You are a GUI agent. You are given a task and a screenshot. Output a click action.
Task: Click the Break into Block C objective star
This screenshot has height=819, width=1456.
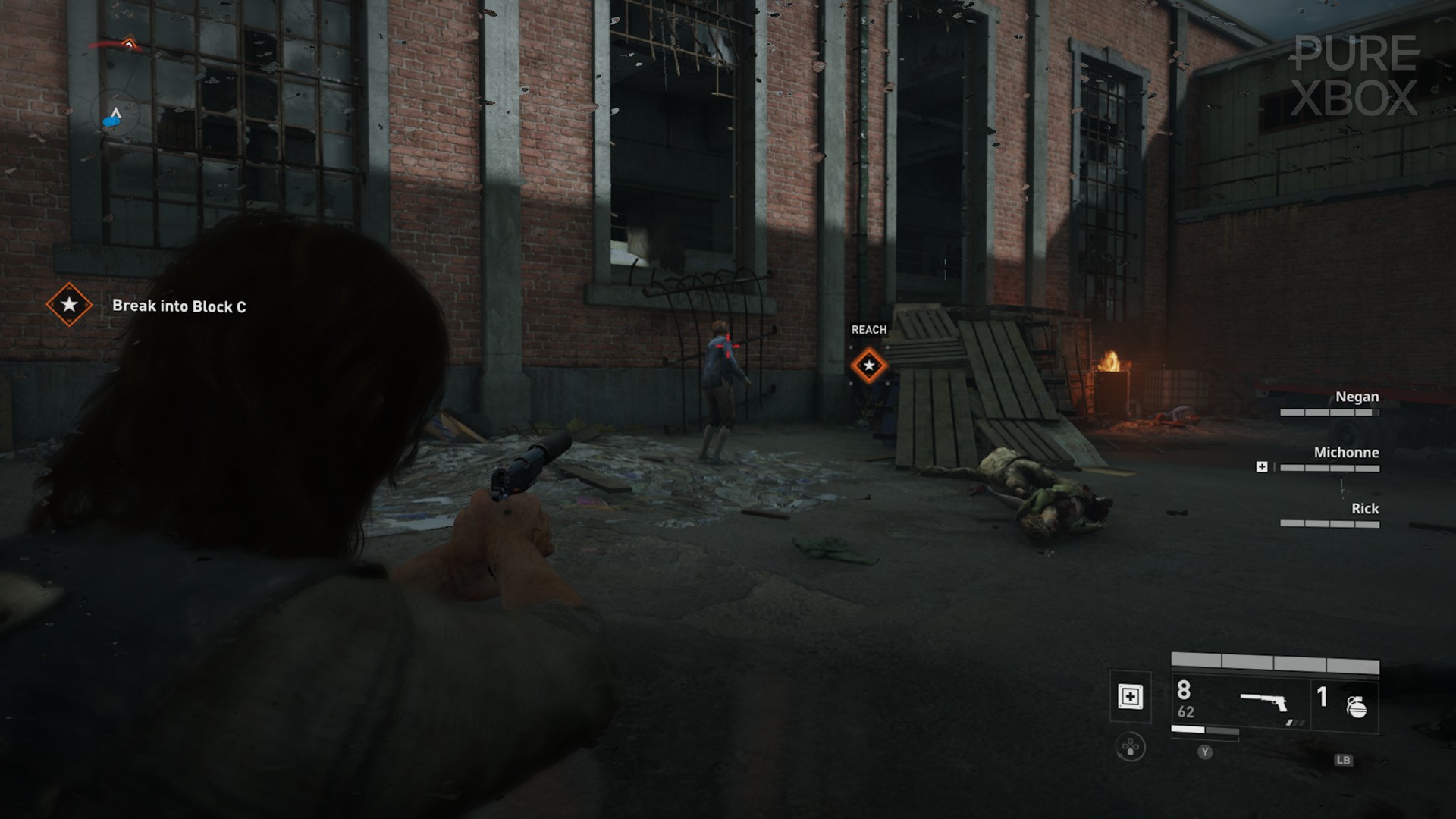[x=69, y=305]
